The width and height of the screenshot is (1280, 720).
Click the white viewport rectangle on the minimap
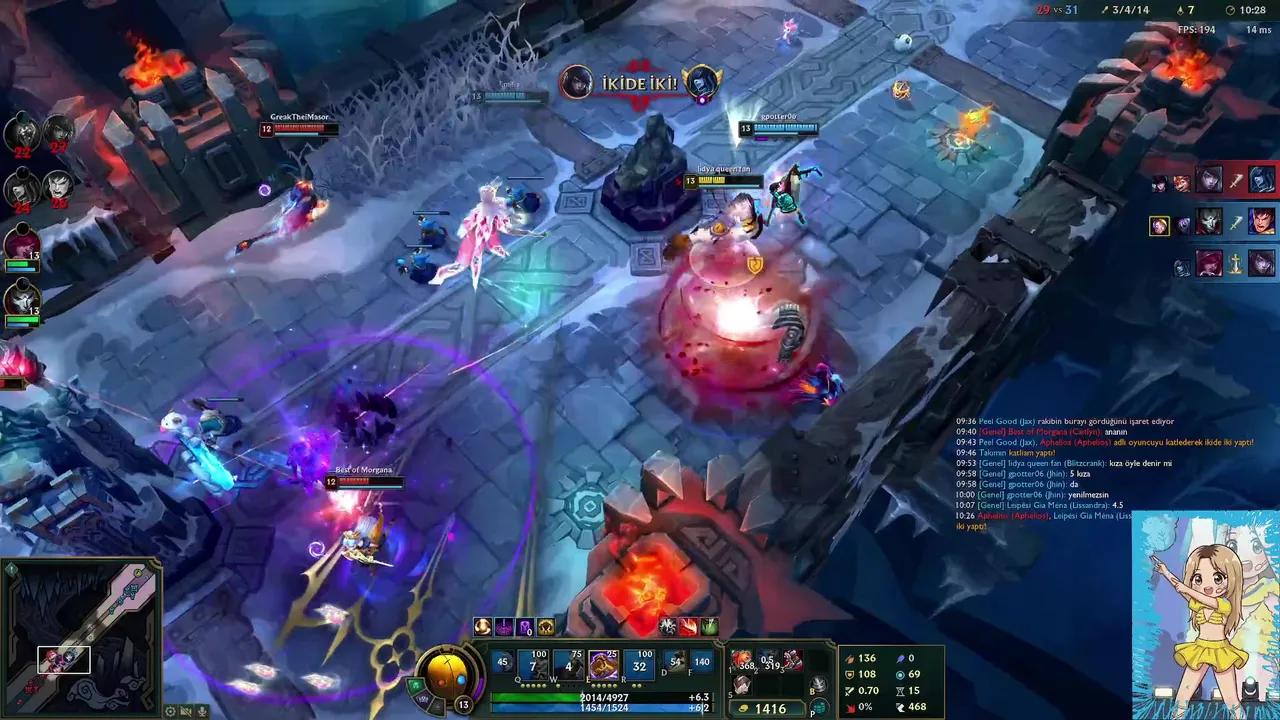(x=65, y=659)
